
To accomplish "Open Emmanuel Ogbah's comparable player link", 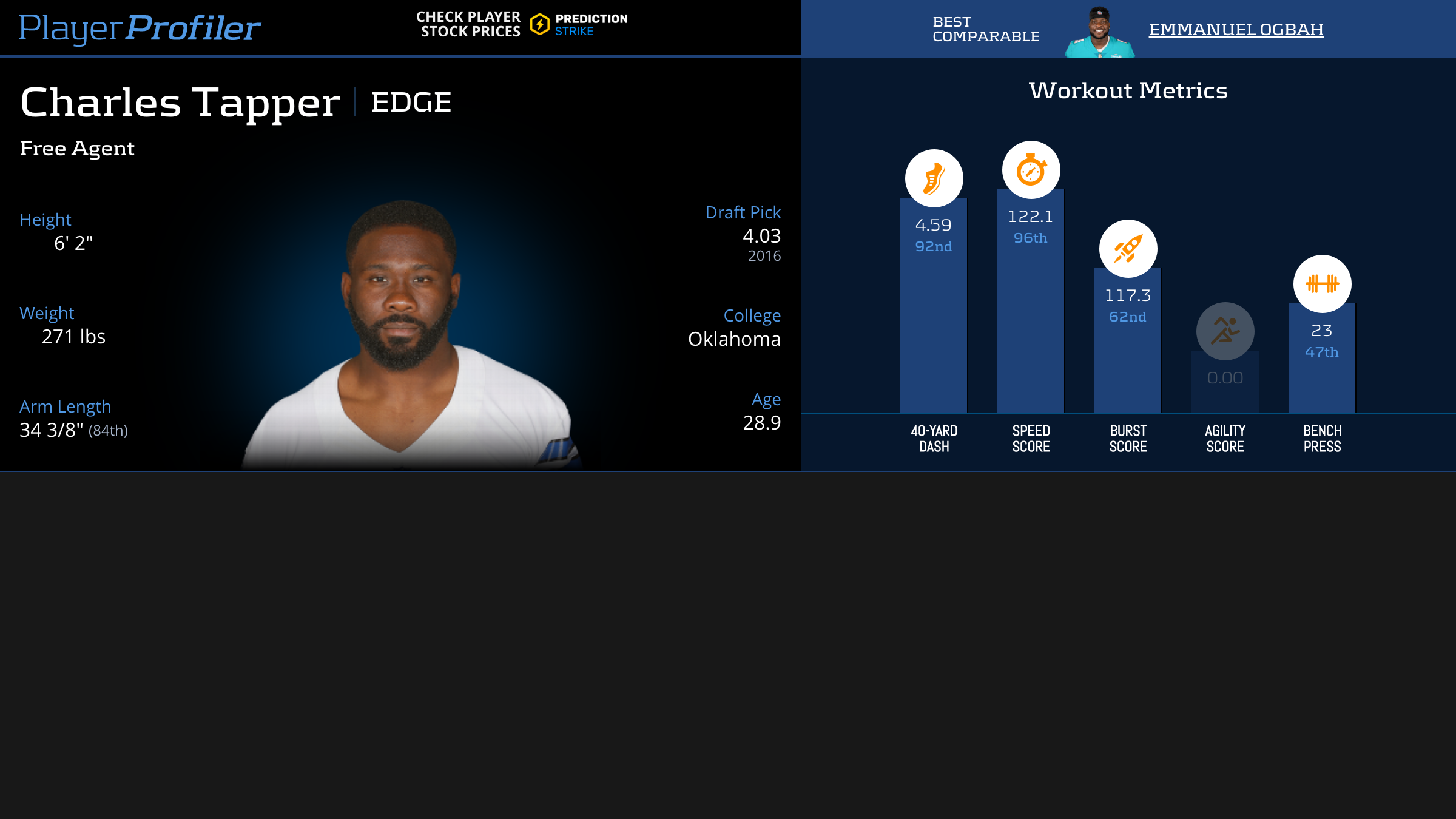I will tap(1236, 29).
